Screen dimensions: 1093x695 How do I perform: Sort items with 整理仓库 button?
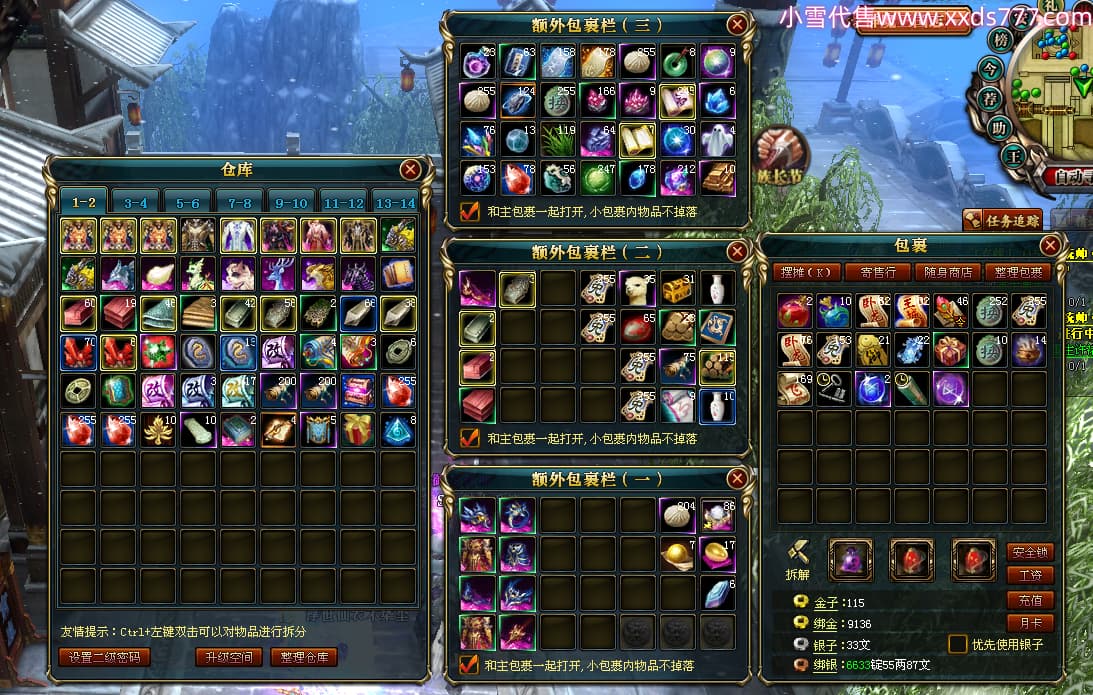click(x=304, y=657)
